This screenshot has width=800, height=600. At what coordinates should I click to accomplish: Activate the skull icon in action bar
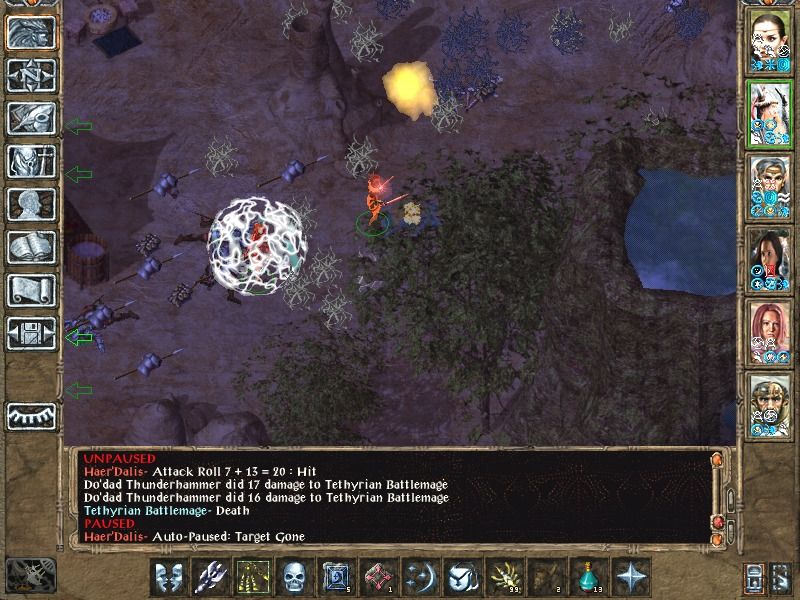[293, 577]
